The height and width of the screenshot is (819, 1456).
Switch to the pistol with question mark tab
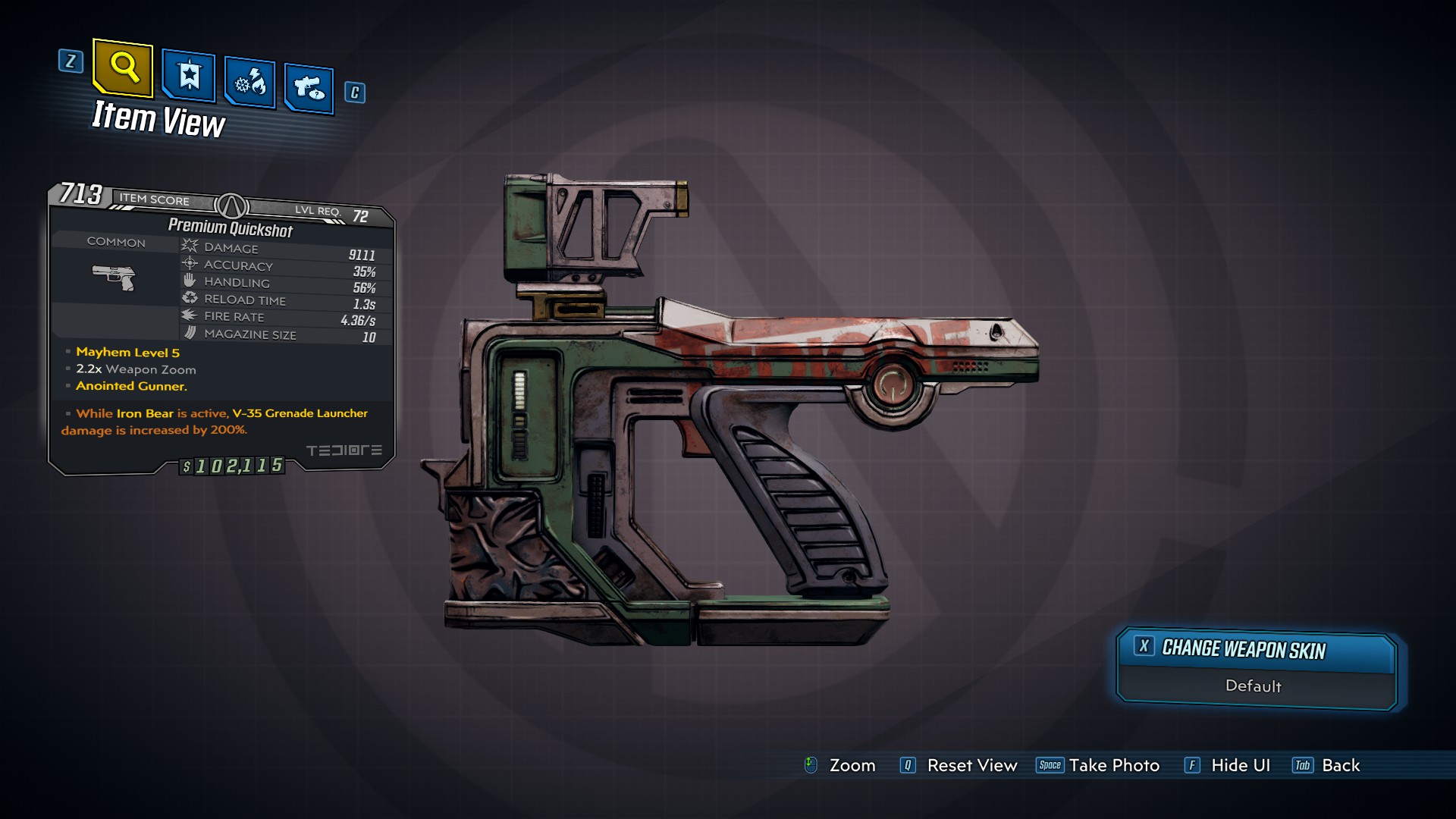pos(309,89)
